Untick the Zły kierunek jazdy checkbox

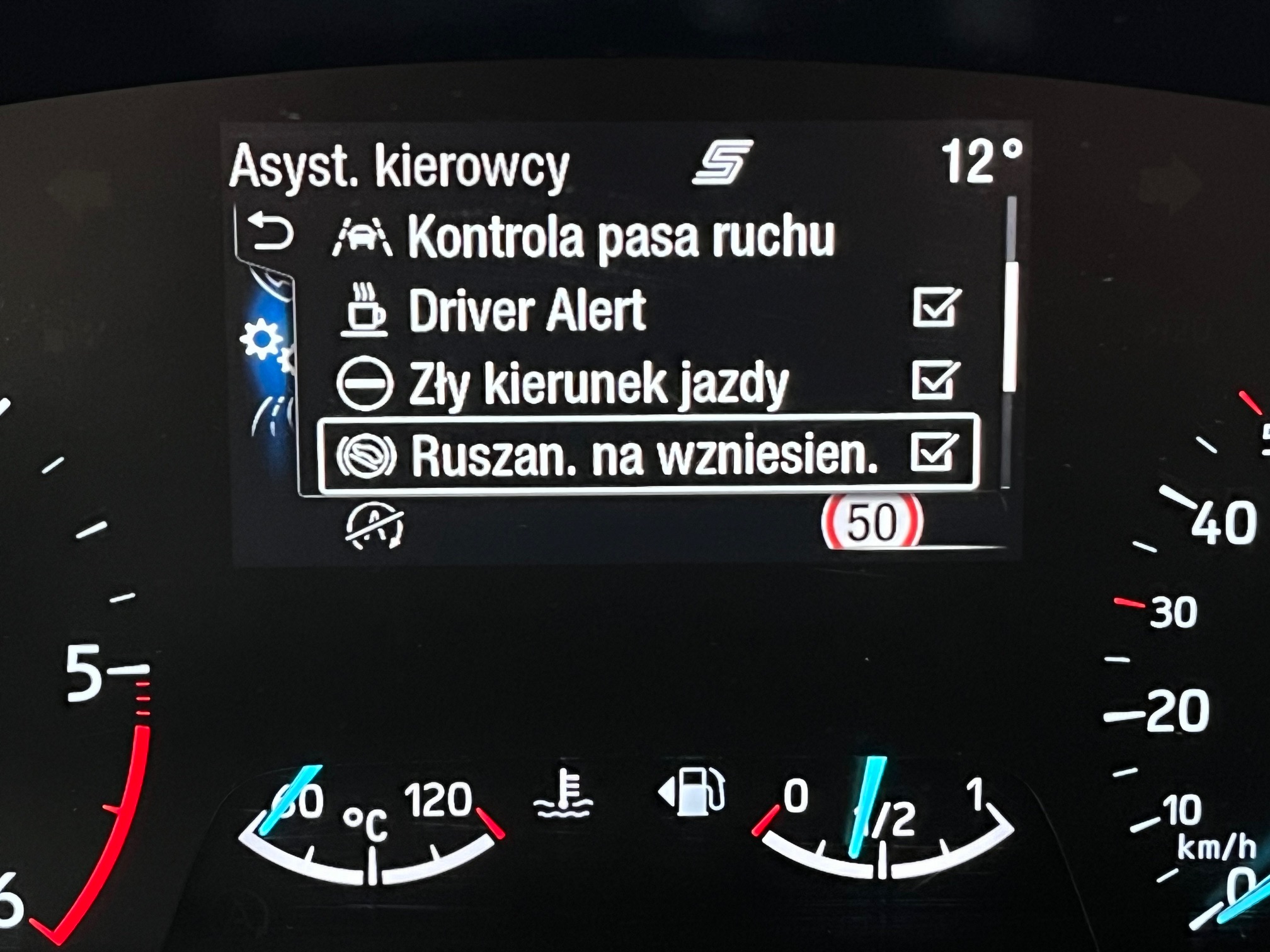[x=935, y=380]
